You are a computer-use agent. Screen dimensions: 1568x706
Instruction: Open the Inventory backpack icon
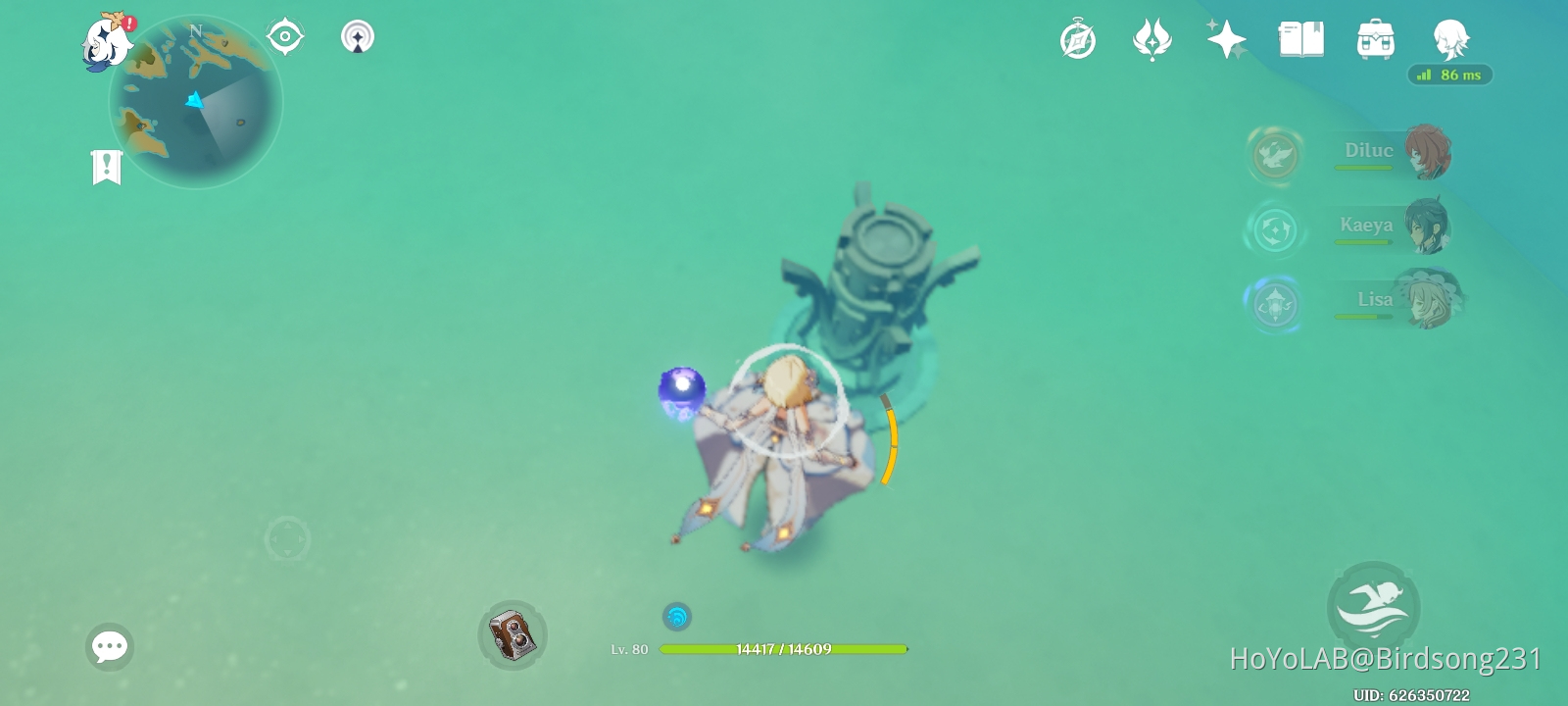tap(1376, 37)
